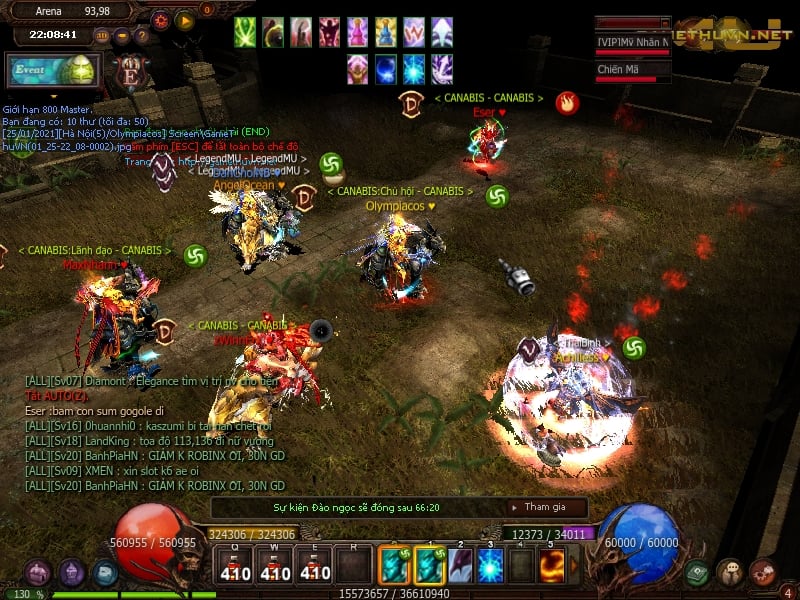Open the purple helmet character icon
800x600 pixels.
click(72, 573)
